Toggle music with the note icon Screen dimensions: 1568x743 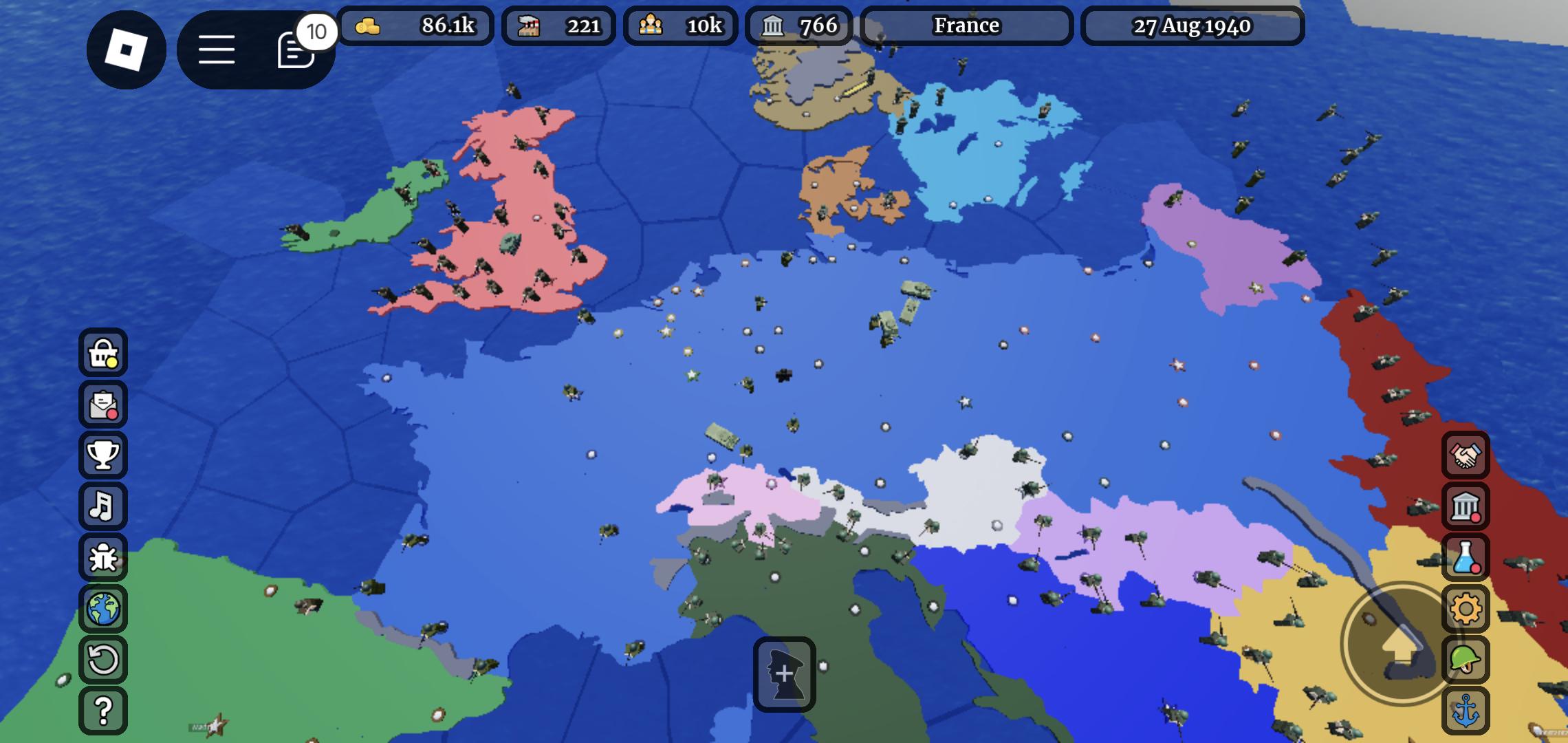point(103,506)
